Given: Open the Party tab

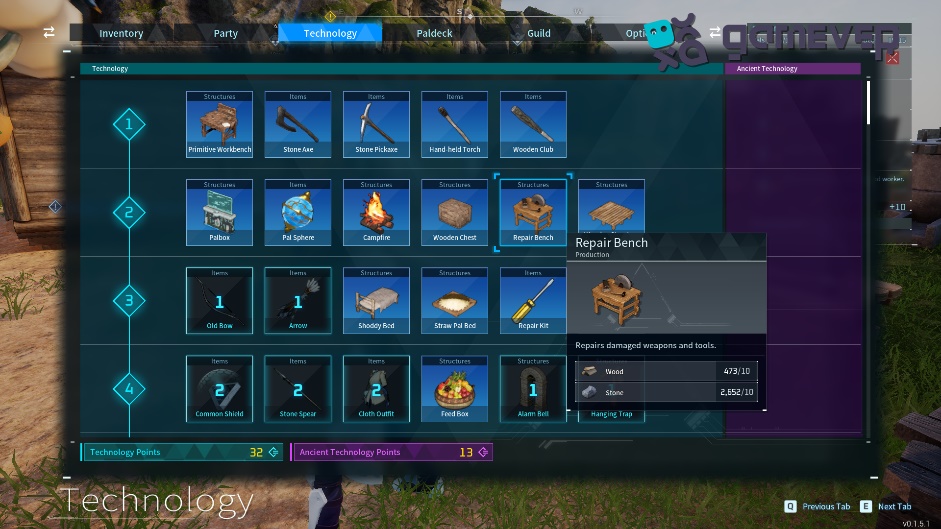Looking at the screenshot, I should (x=226, y=33).
